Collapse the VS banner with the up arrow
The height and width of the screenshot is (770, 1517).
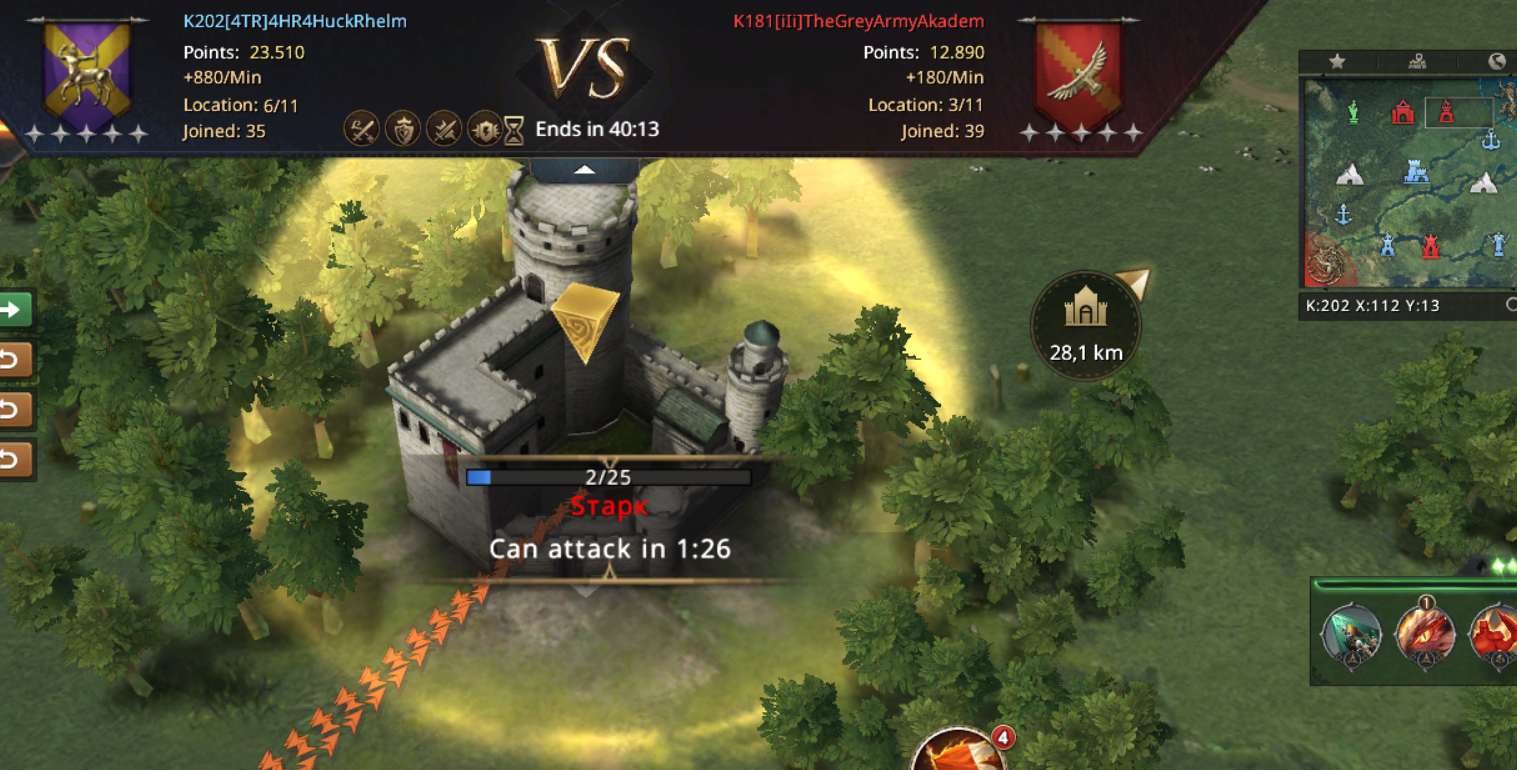(585, 171)
